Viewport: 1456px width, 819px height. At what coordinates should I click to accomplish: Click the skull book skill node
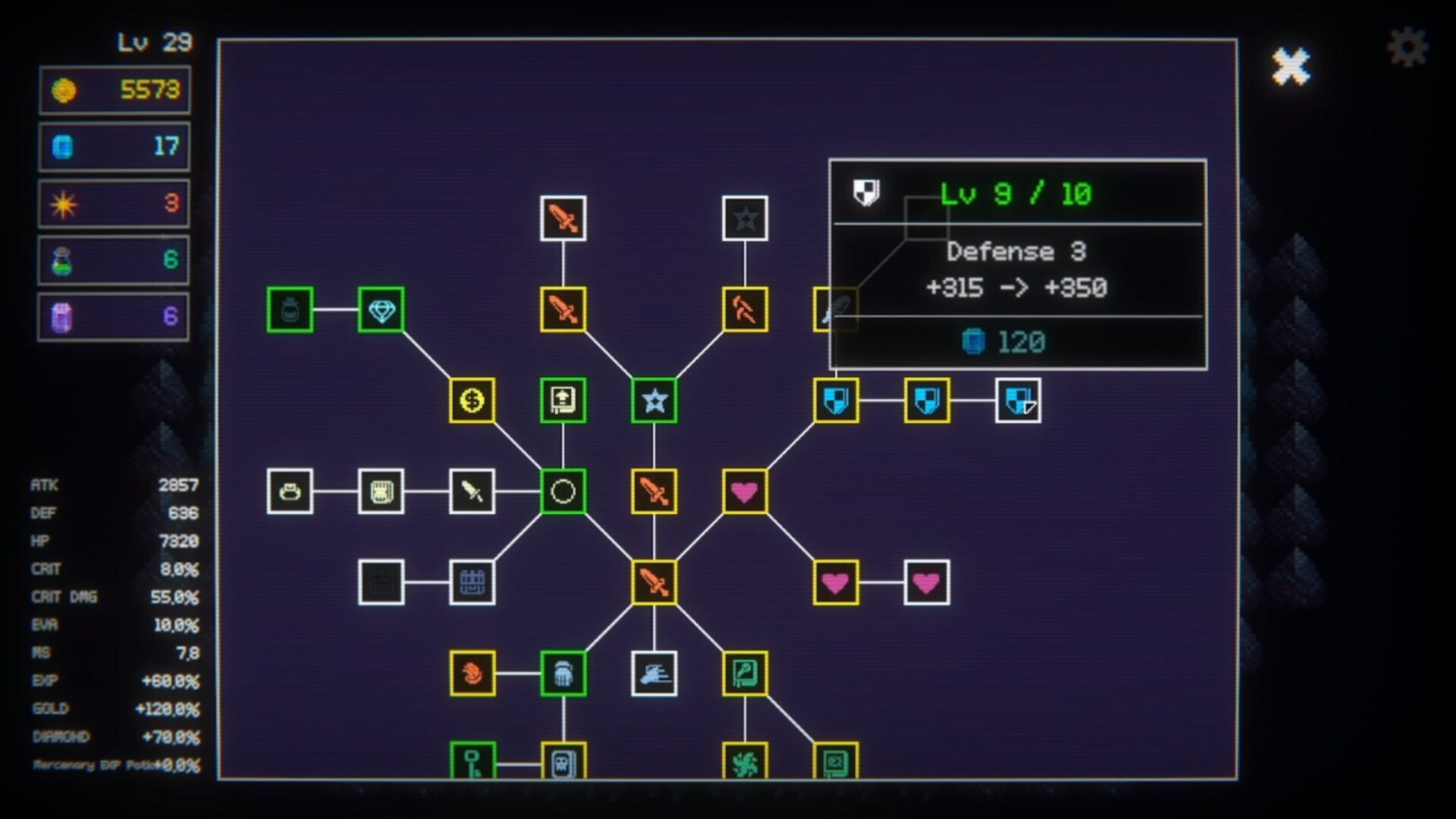(x=564, y=763)
